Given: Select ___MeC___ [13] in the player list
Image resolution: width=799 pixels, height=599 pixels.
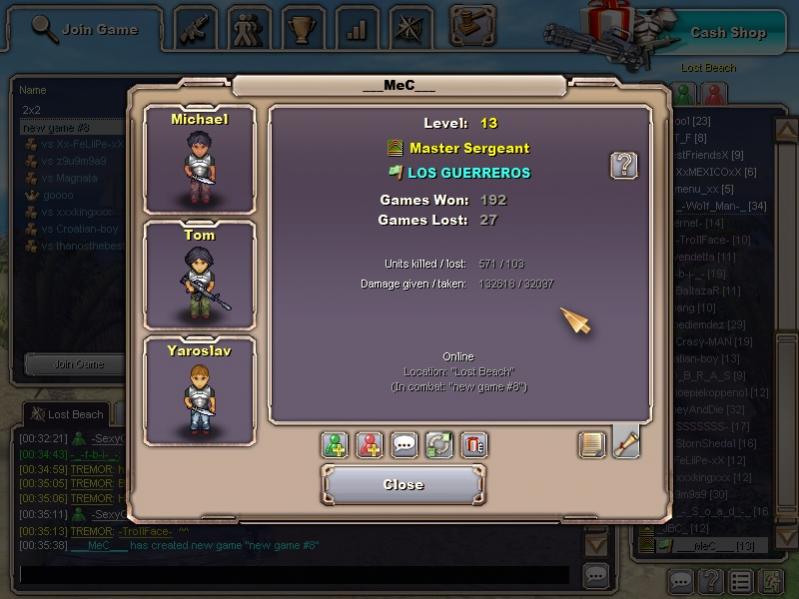Looking at the screenshot, I should pyautogui.click(x=714, y=545).
